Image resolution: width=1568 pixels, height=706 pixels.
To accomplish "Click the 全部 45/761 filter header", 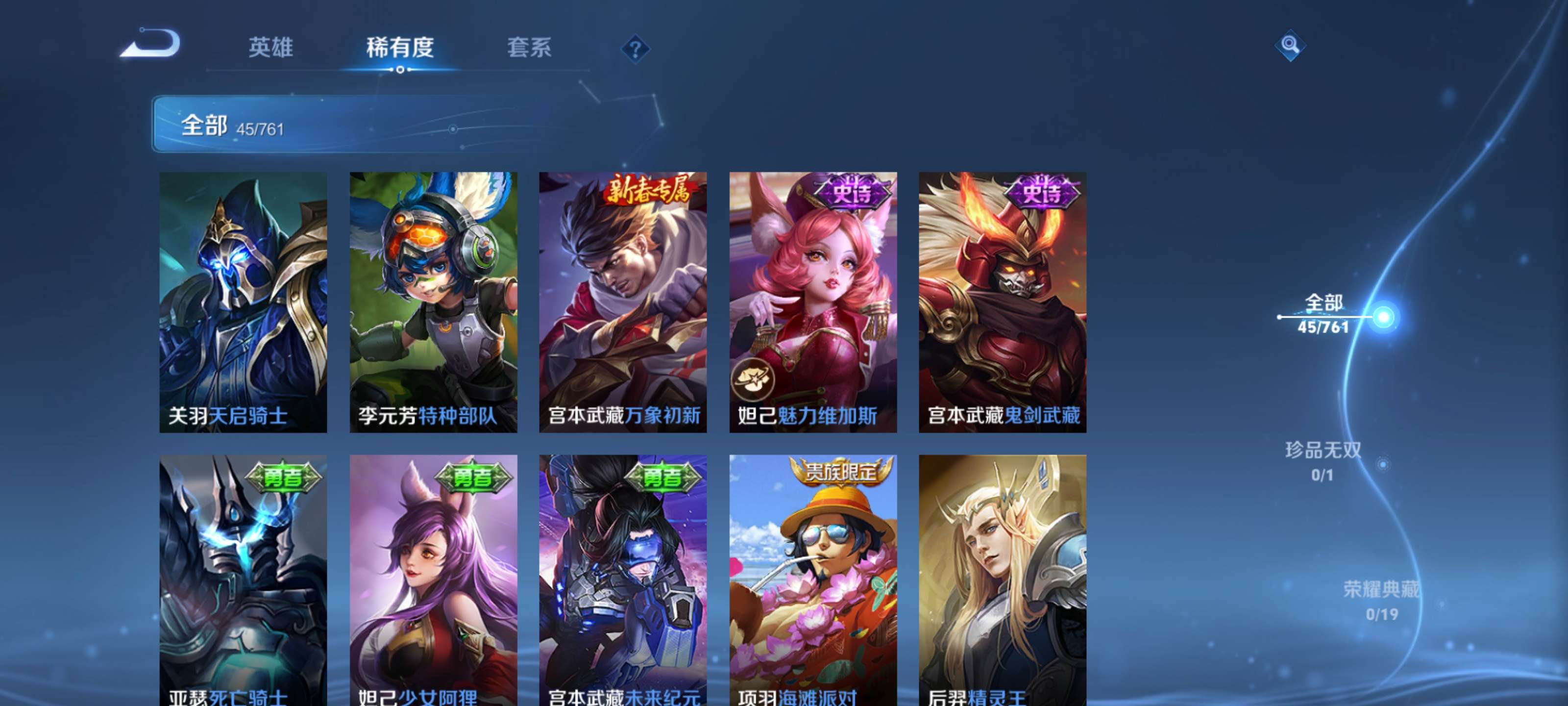I will pos(231,126).
